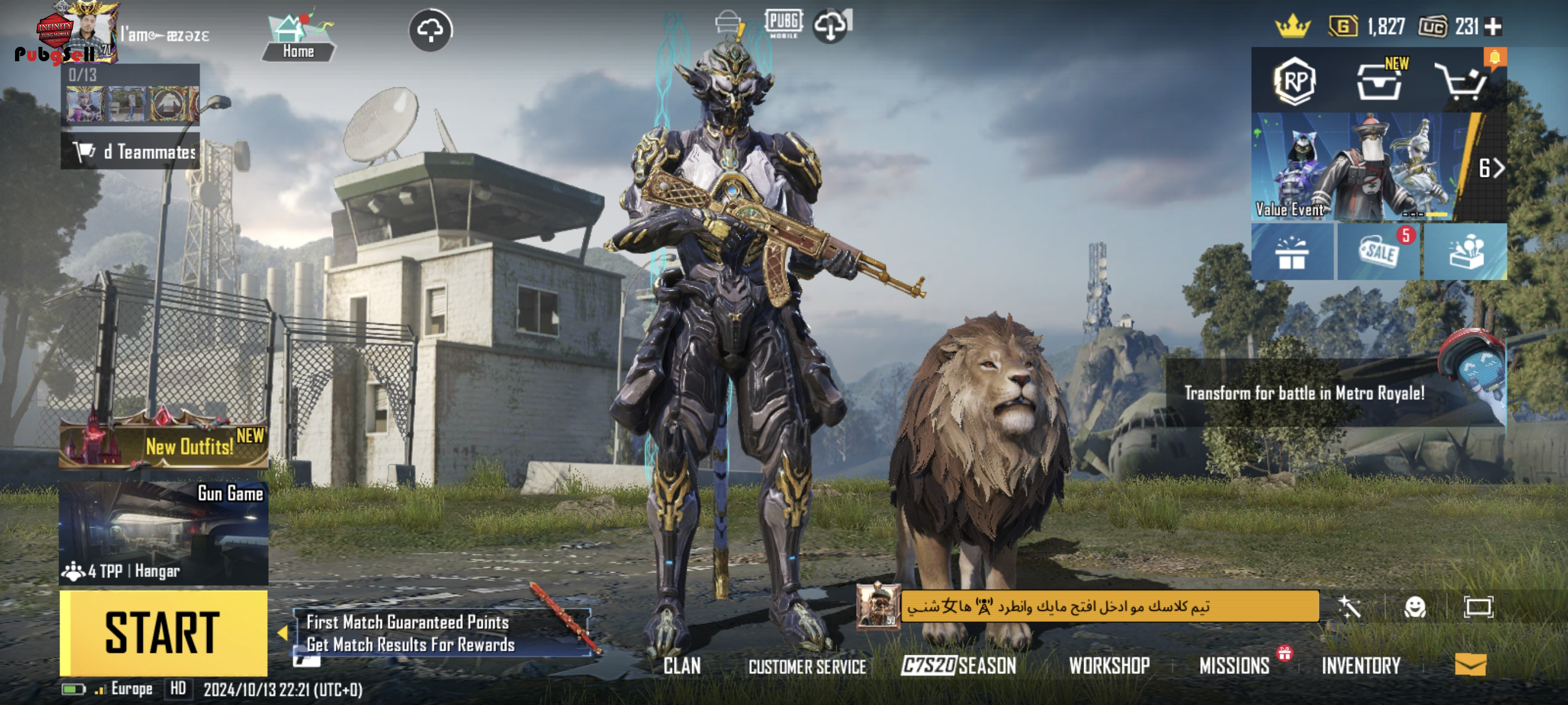Open the WORKSHOP menu
Viewport: 1568px width, 705px height.
1109,666
